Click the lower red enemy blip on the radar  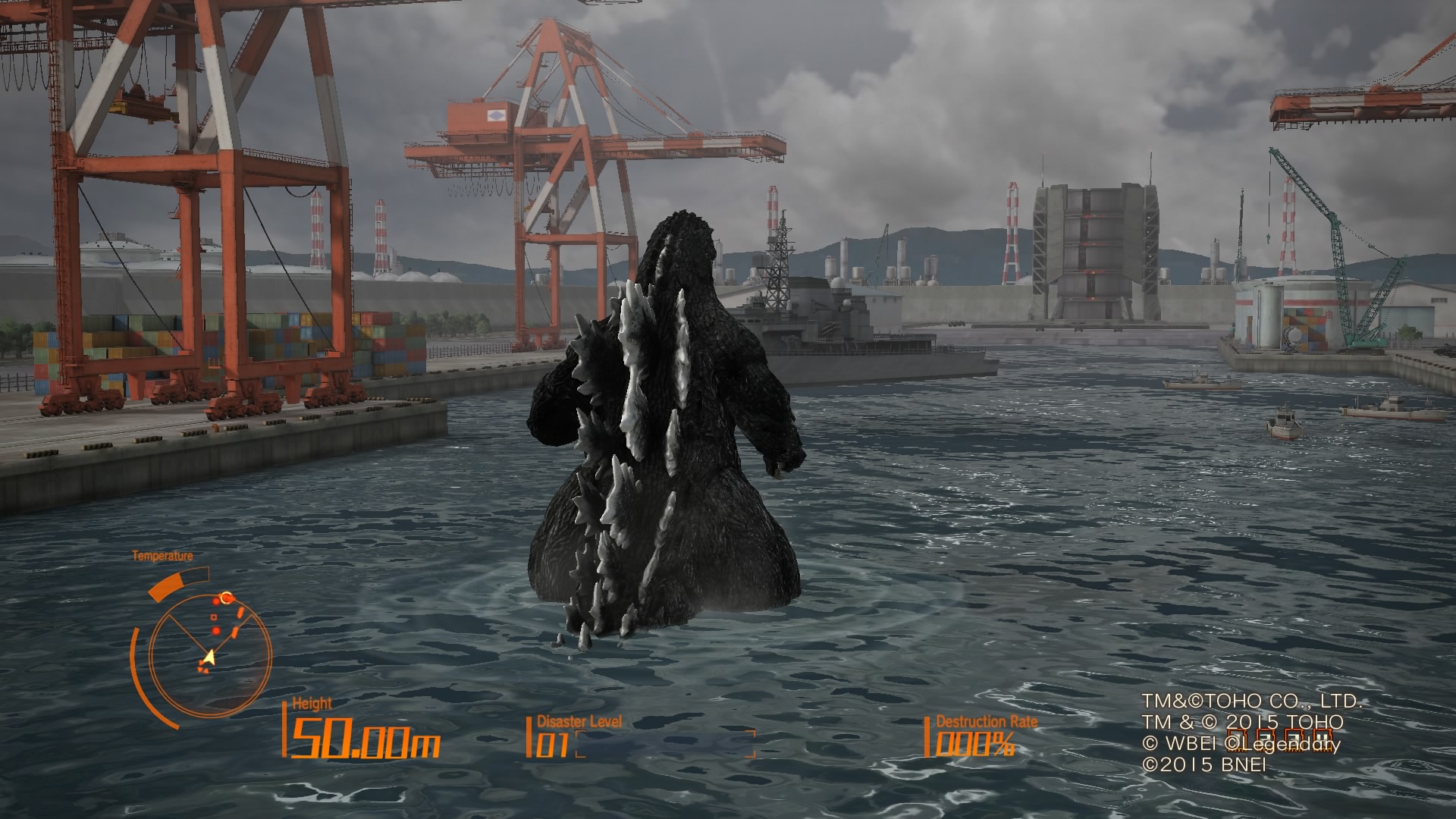216,630
